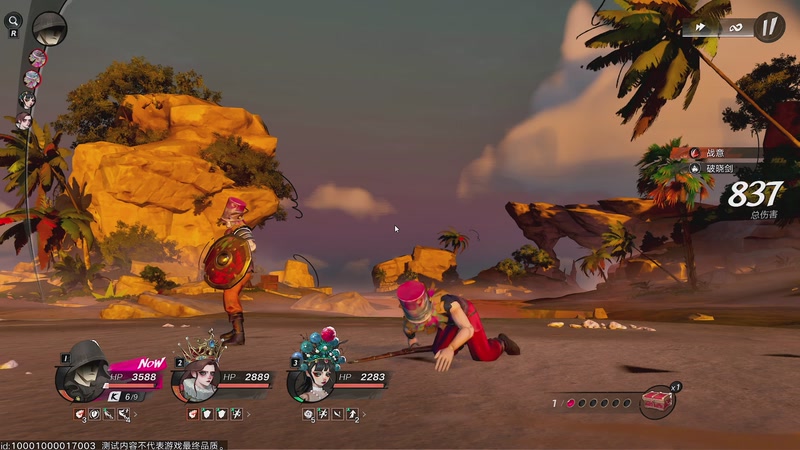Select the 破晓剑 skill entry

(x=722, y=169)
